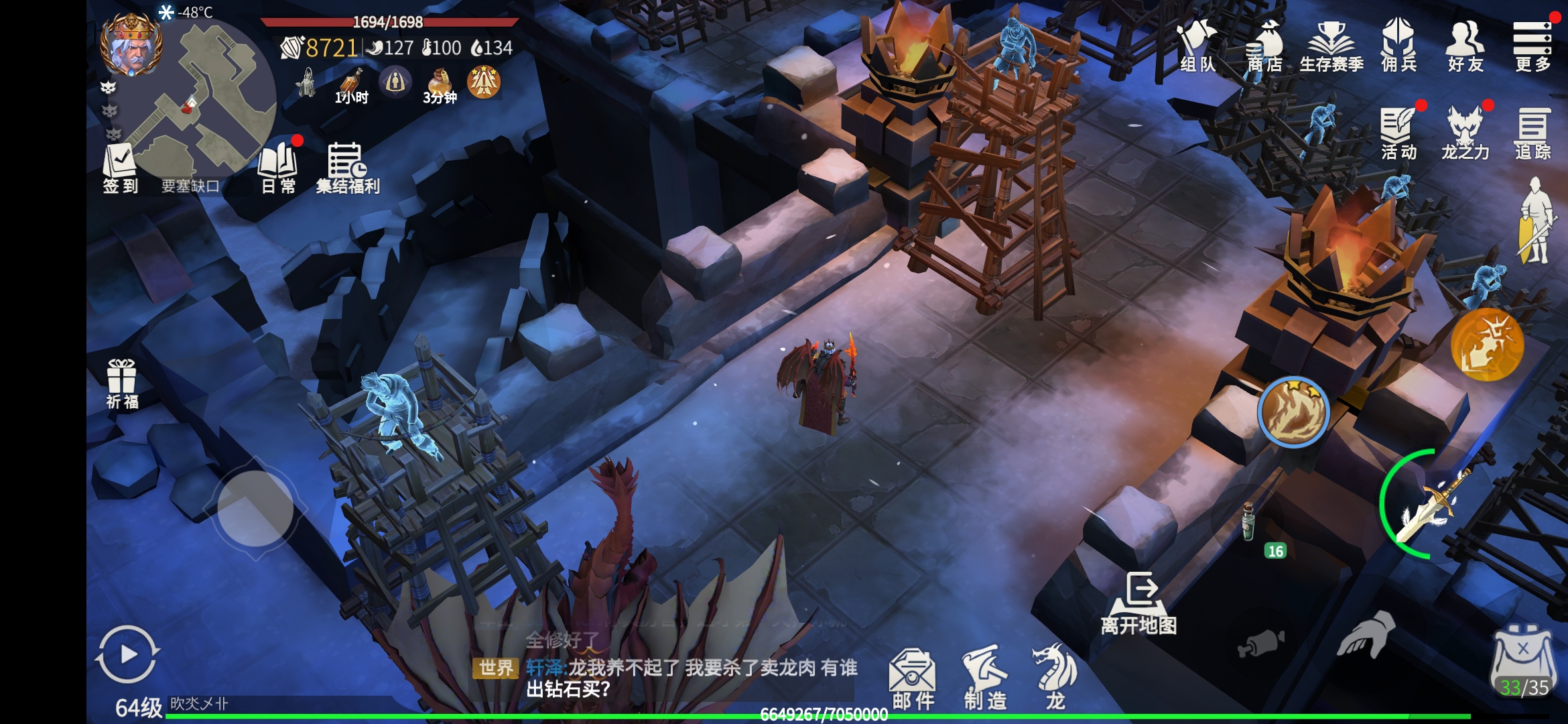This screenshot has width=1568, height=724.
Task: Open the 活动 events panel
Action: [1398, 133]
